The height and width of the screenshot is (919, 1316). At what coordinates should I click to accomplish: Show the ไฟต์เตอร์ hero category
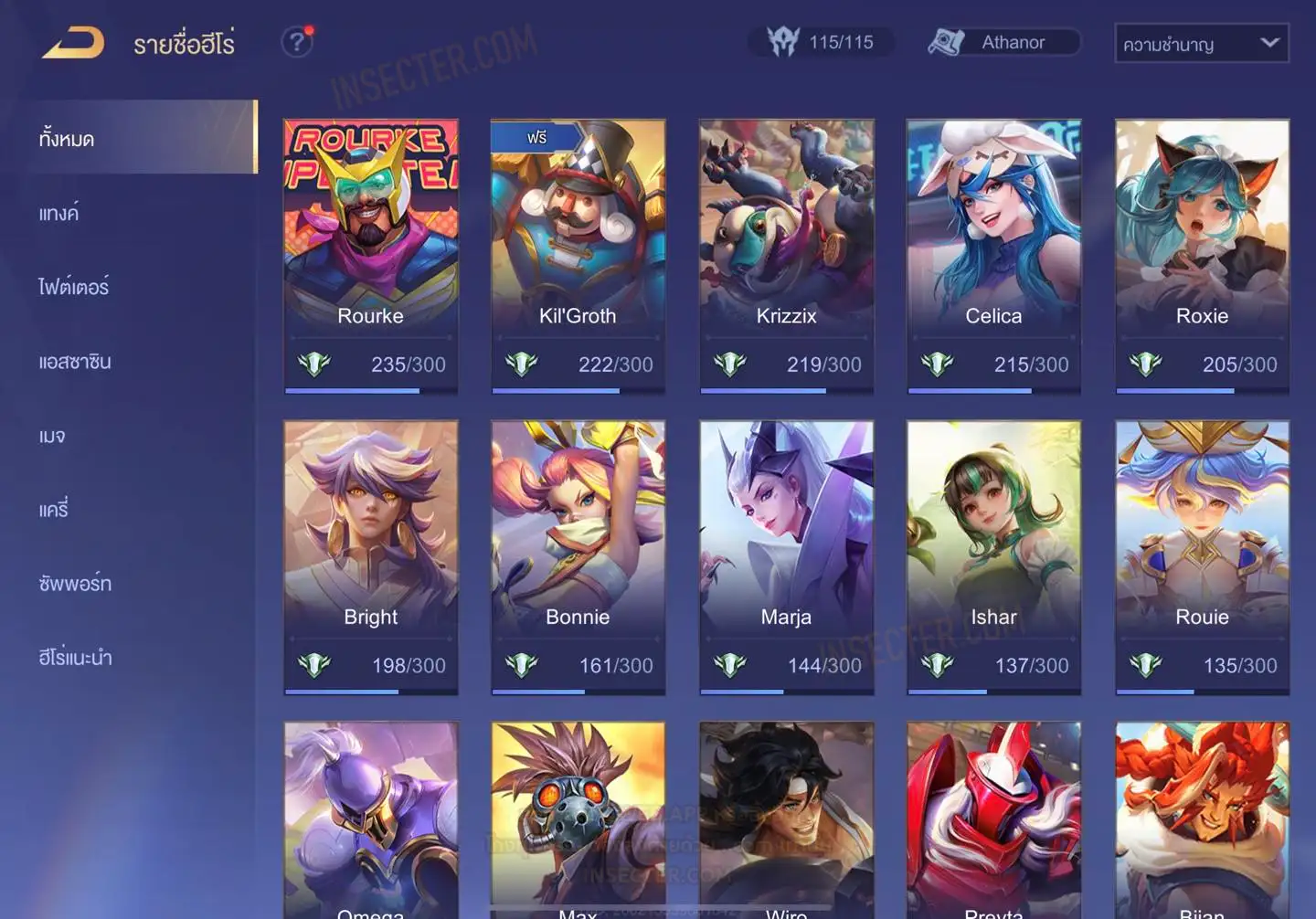[73, 287]
